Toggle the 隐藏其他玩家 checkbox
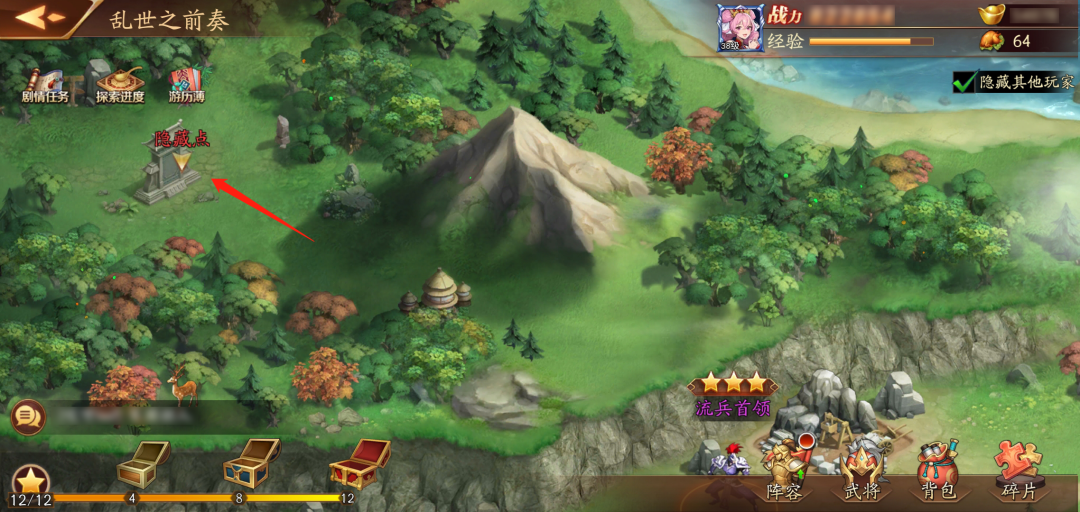The width and height of the screenshot is (1080, 512). (964, 83)
